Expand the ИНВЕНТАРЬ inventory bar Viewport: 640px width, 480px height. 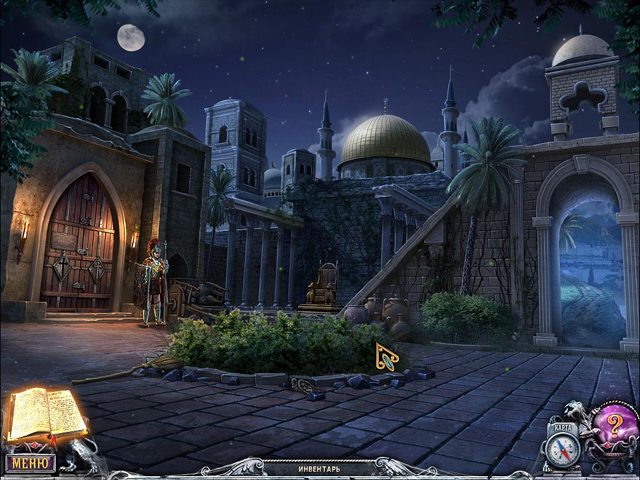coord(321,468)
